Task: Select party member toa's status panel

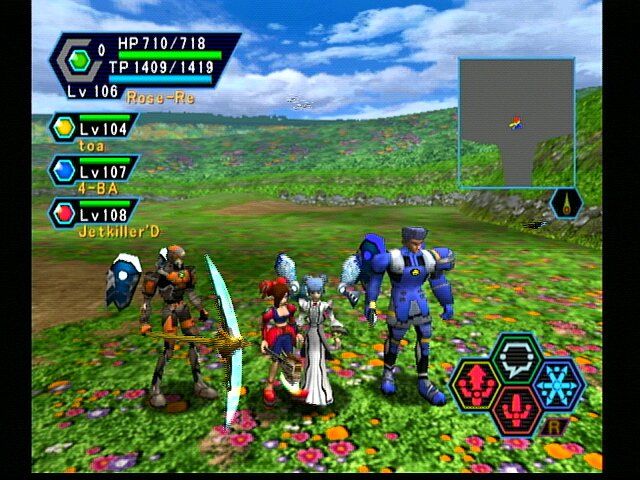Action: coord(95,128)
